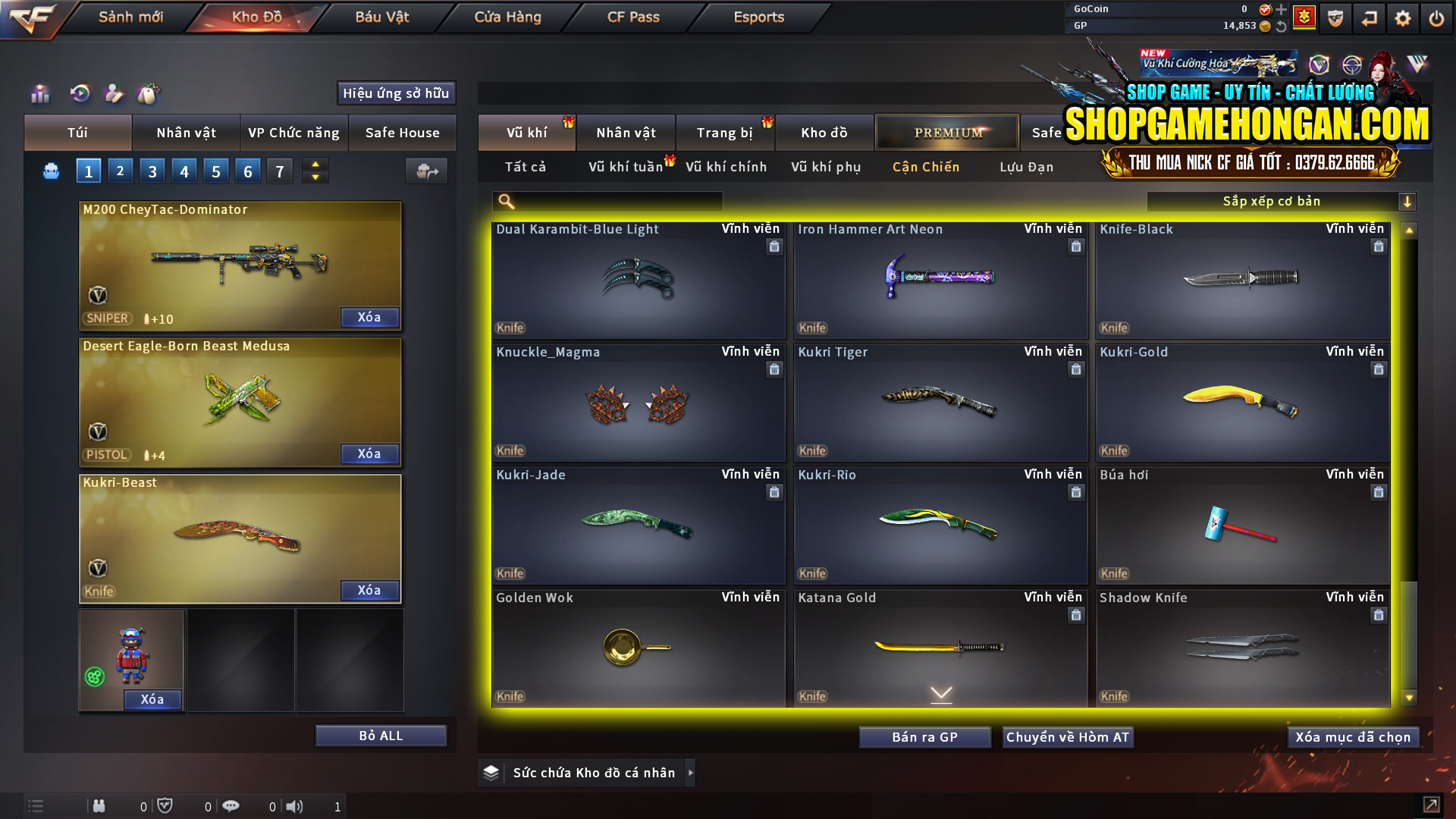Click the bag transfer icon above item list
1456x819 pixels.
coord(425,171)
